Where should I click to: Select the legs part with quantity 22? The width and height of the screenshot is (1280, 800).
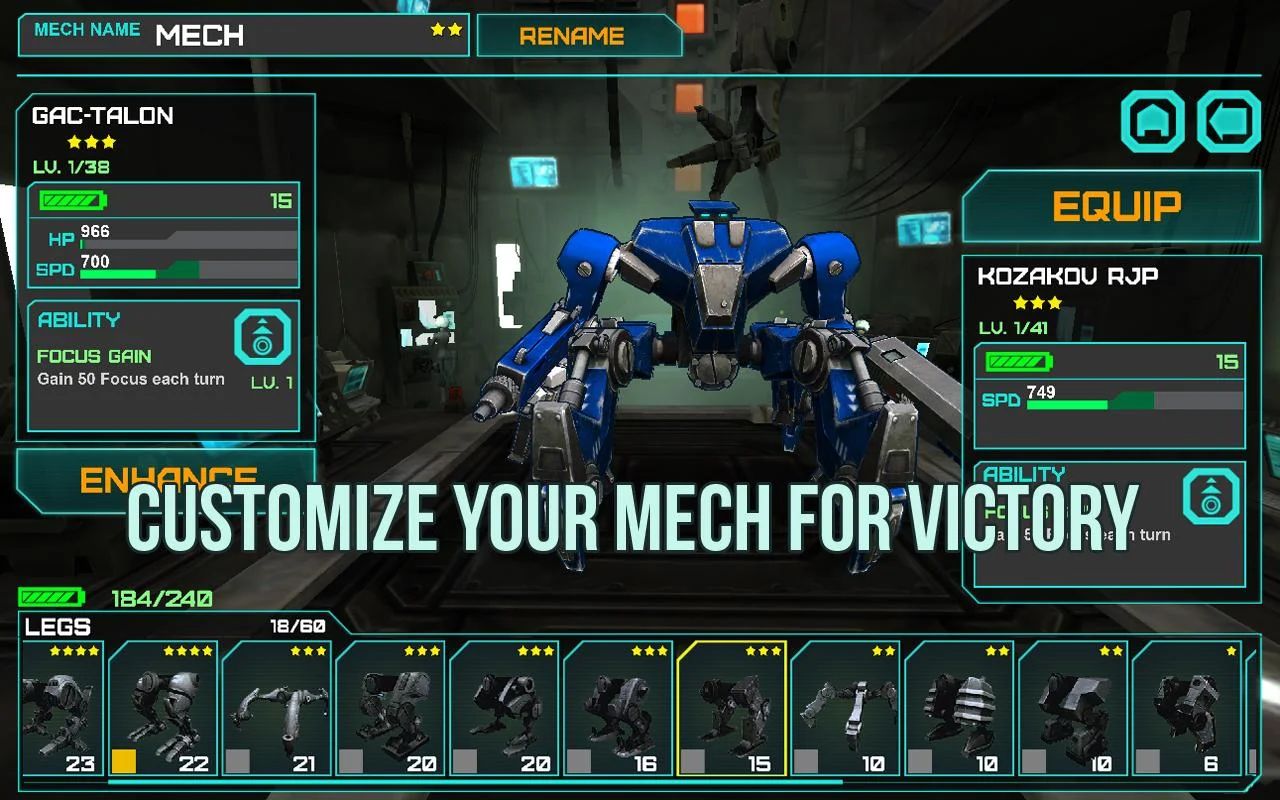coord(164,710)
